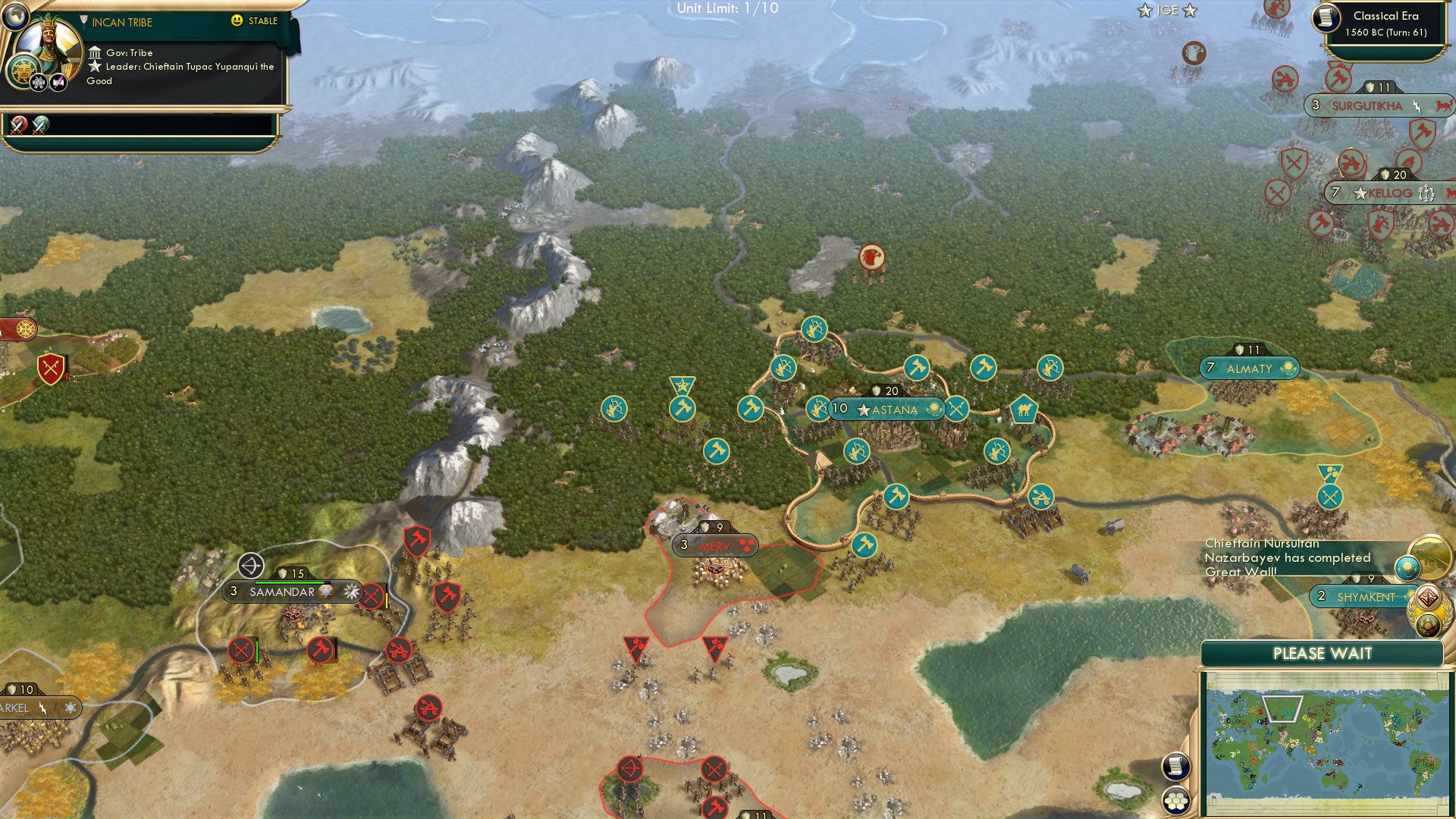This screenshot has height=819, width=1456.
Task: Expand the IGE stars panel at top
Action: (1168, 11)
